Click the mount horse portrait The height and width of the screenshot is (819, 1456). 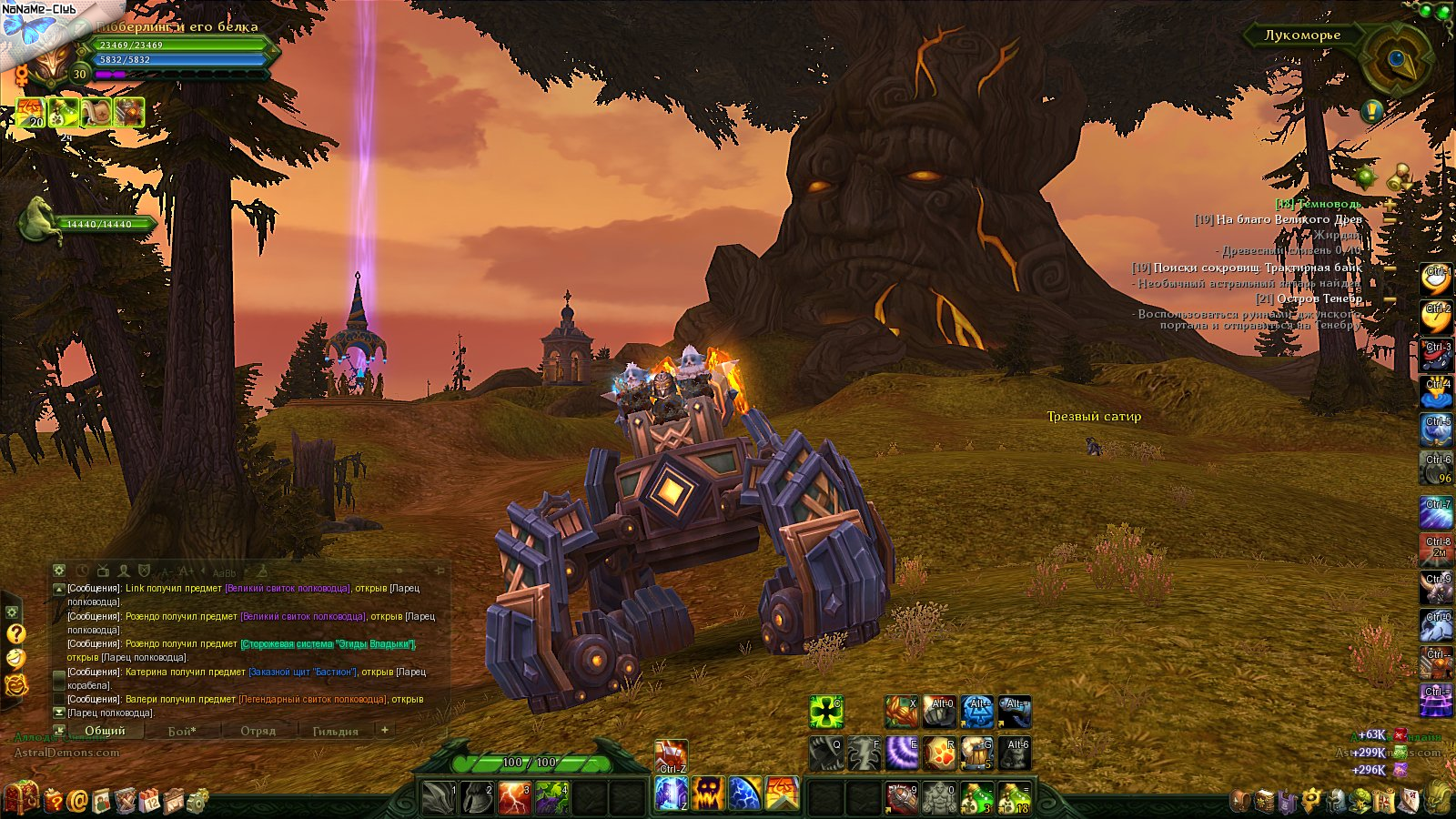(41, 218)
